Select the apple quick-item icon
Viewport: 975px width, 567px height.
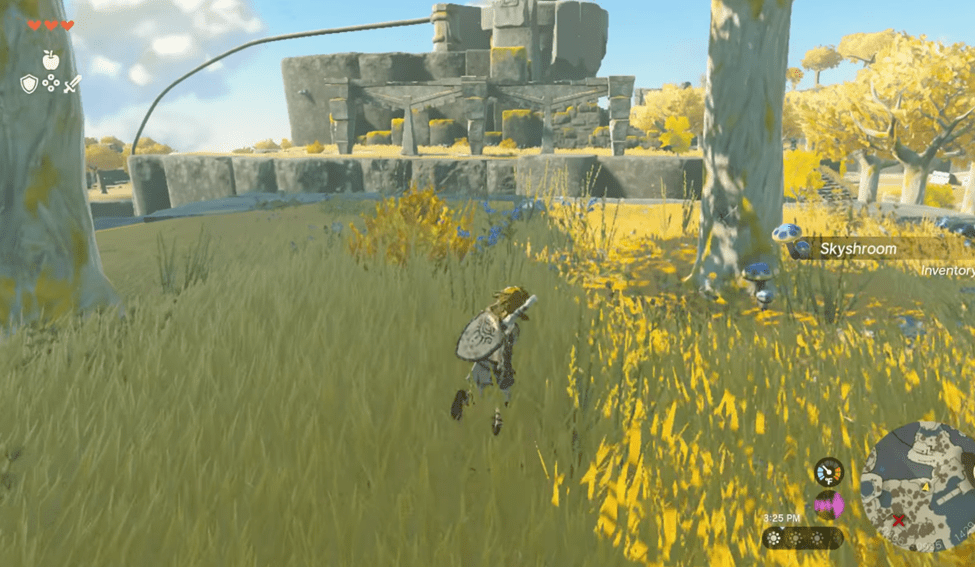point(50,60)
